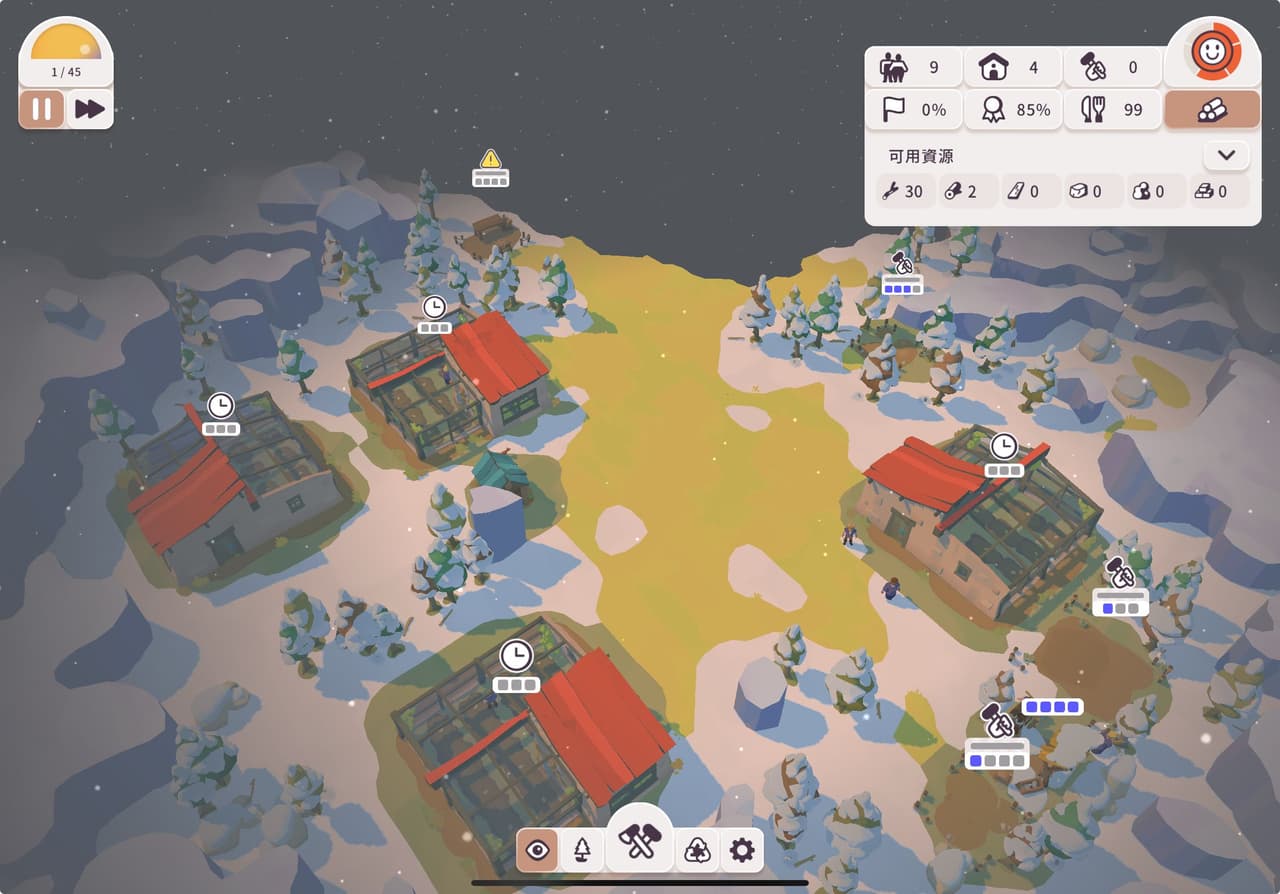Select the ribbon 85% stat

point(1012,110)
